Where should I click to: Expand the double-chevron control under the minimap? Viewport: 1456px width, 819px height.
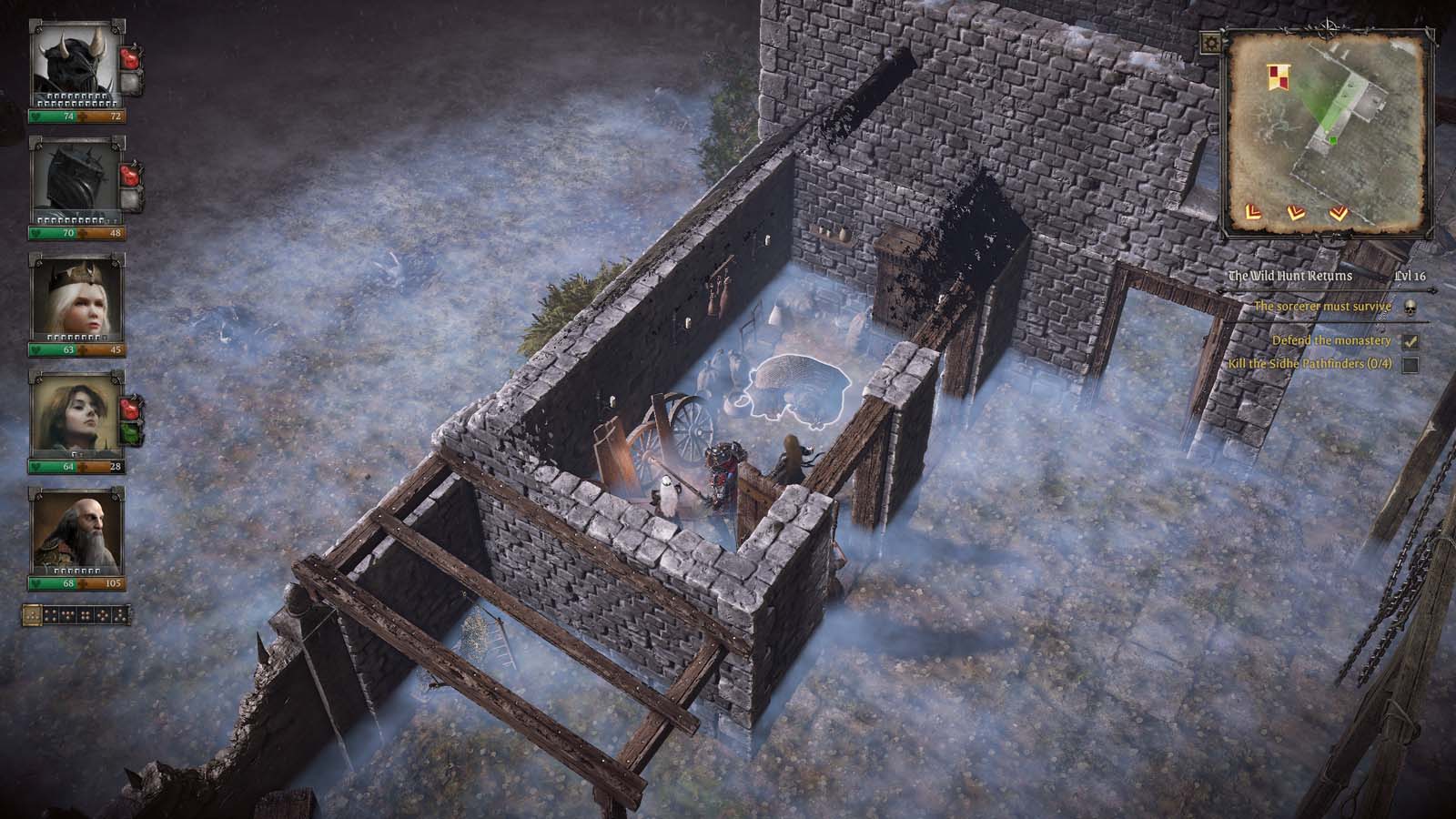click(x=1339, y=214)
